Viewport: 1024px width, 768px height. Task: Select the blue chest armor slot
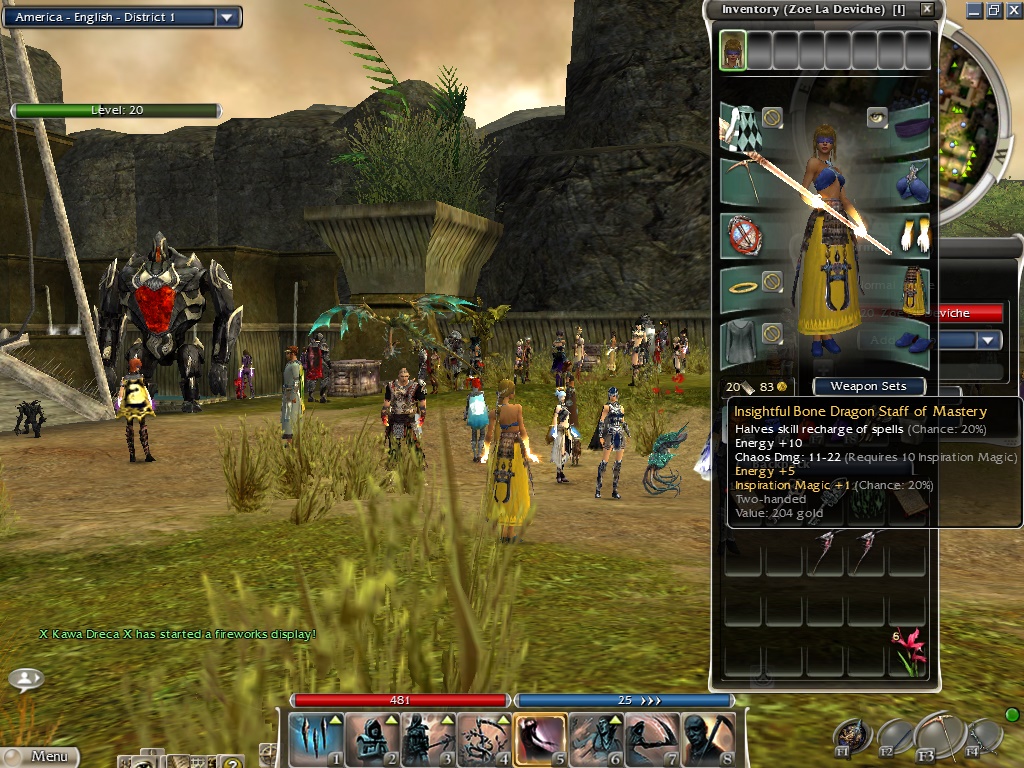910,181
